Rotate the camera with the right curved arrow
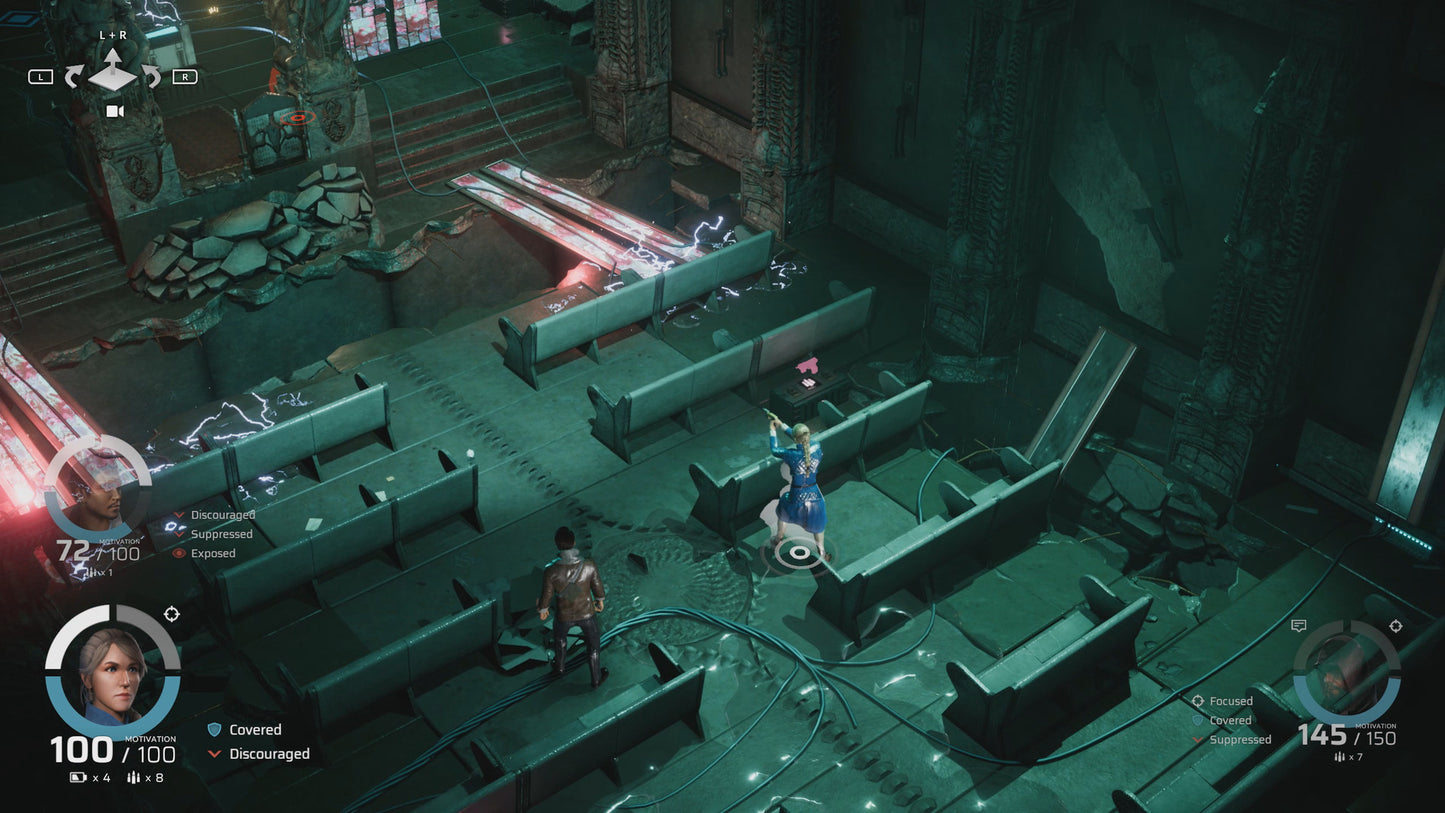The height and width of the screenshot is (813, 1445). click(150, 76)
